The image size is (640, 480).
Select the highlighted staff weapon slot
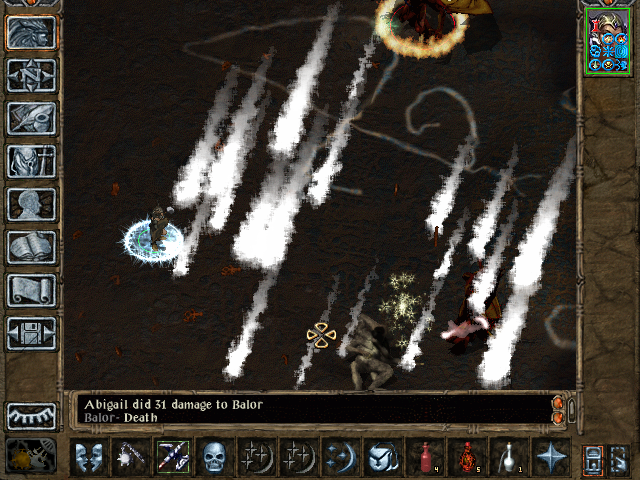point(172,457)
